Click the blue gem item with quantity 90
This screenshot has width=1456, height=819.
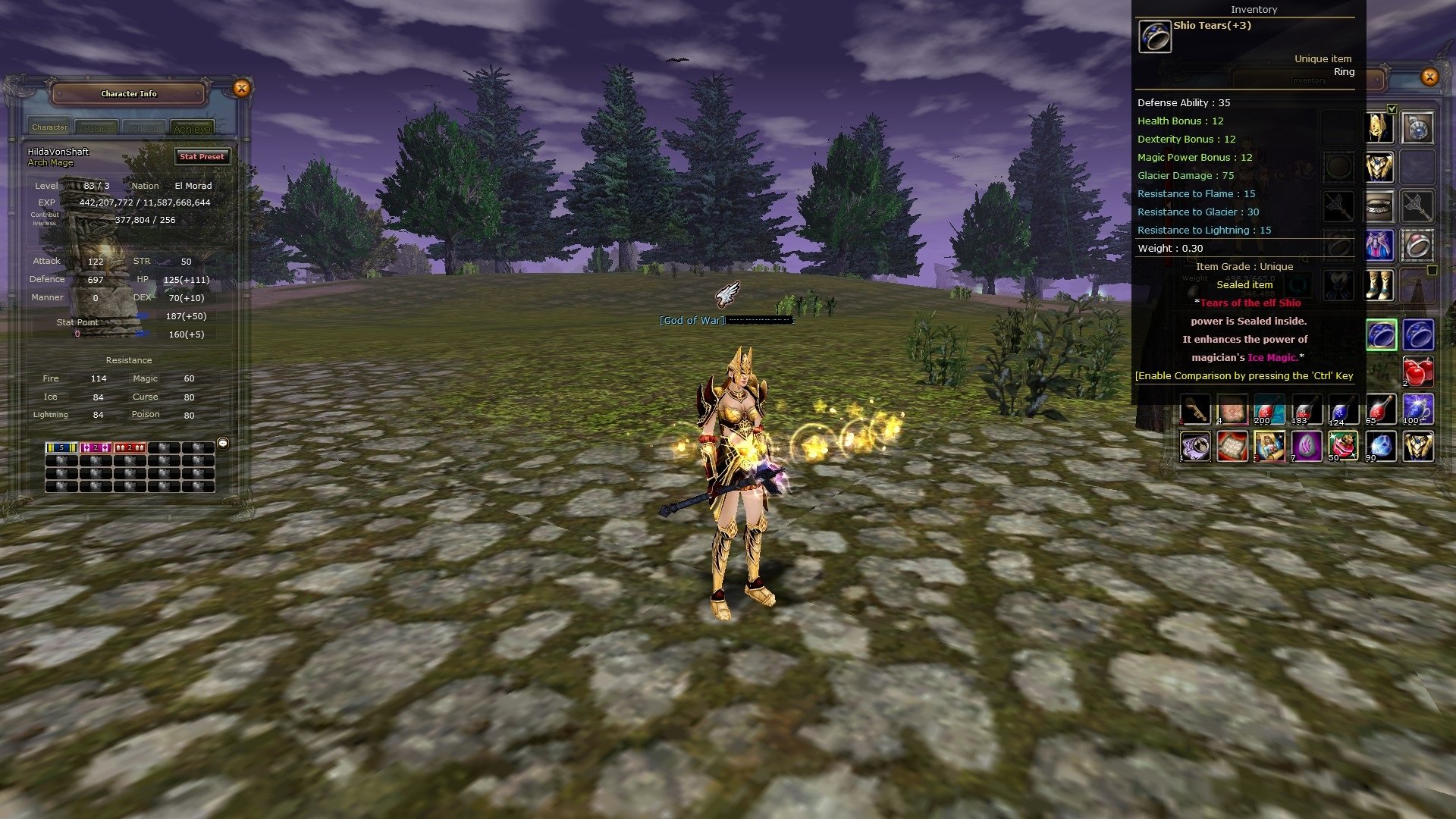tap(1380, 447)
